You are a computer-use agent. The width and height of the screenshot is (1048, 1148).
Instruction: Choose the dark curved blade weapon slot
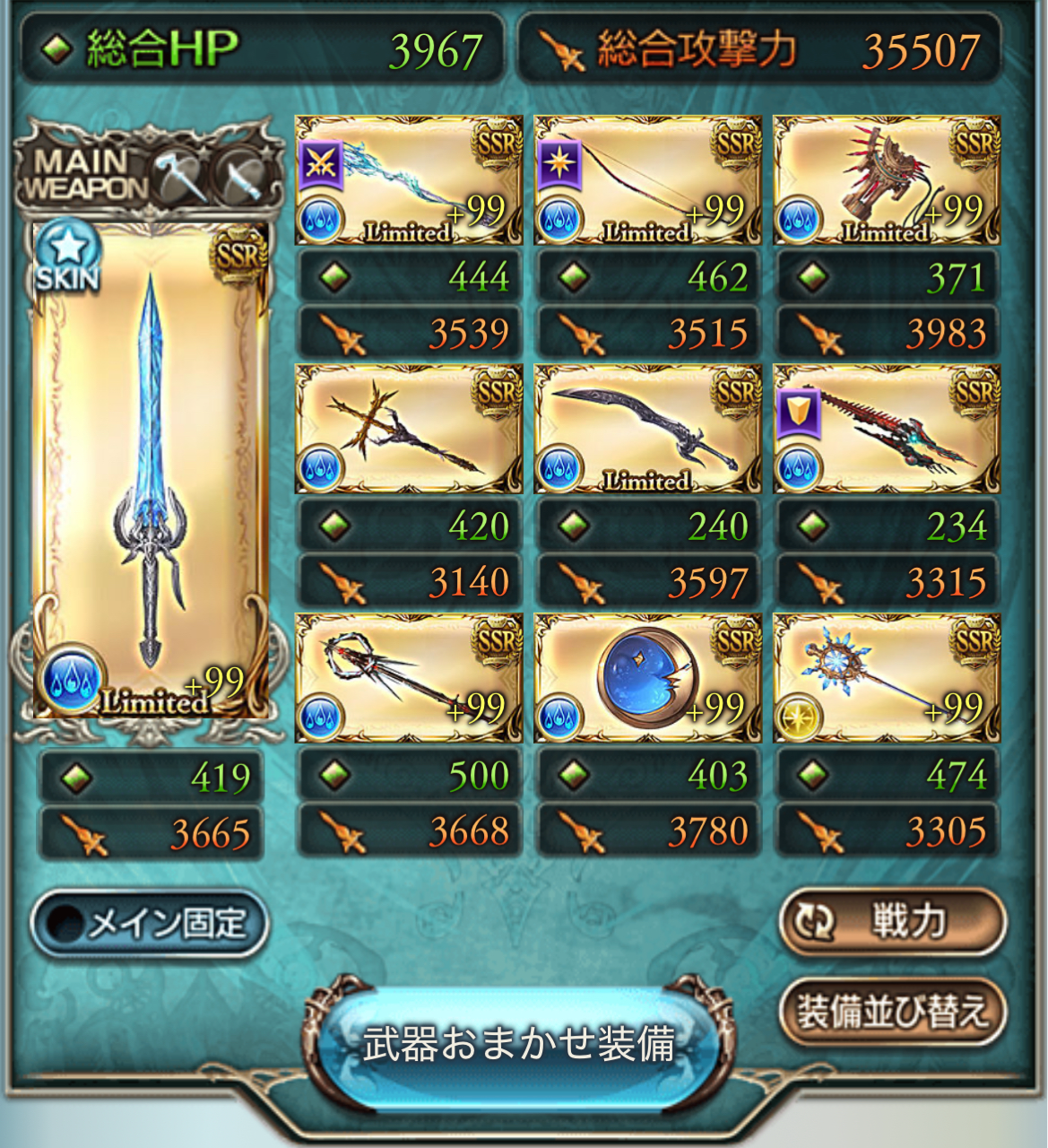(647, 429)
